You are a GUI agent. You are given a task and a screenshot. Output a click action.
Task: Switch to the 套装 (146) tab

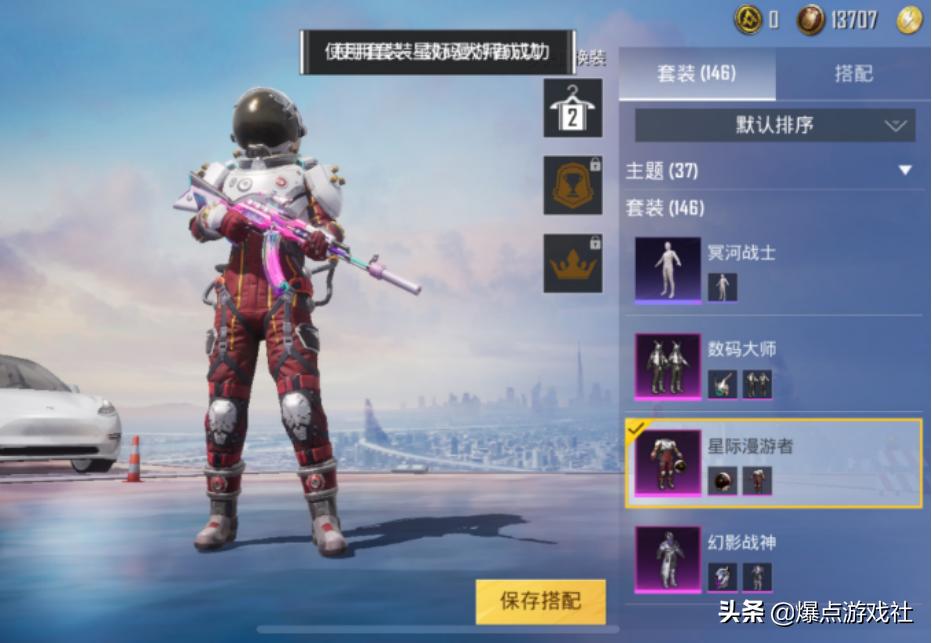click(x=696, y=74)
